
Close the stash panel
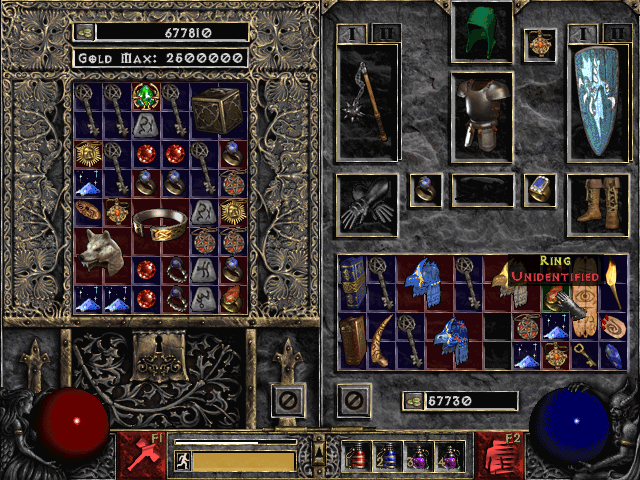(x=286, y=401)
